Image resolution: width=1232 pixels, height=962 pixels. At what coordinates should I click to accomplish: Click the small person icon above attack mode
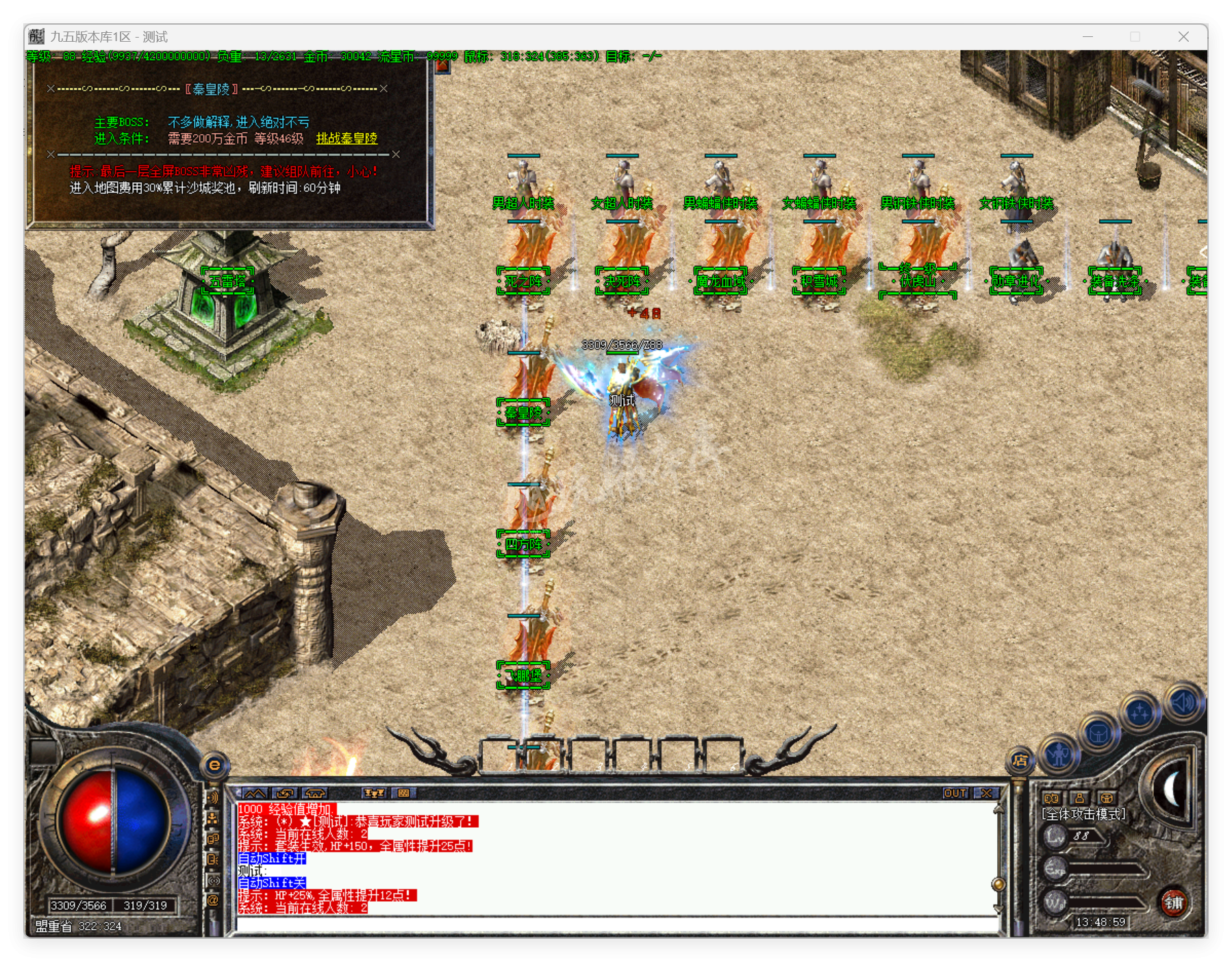[x=1079, y=798]
